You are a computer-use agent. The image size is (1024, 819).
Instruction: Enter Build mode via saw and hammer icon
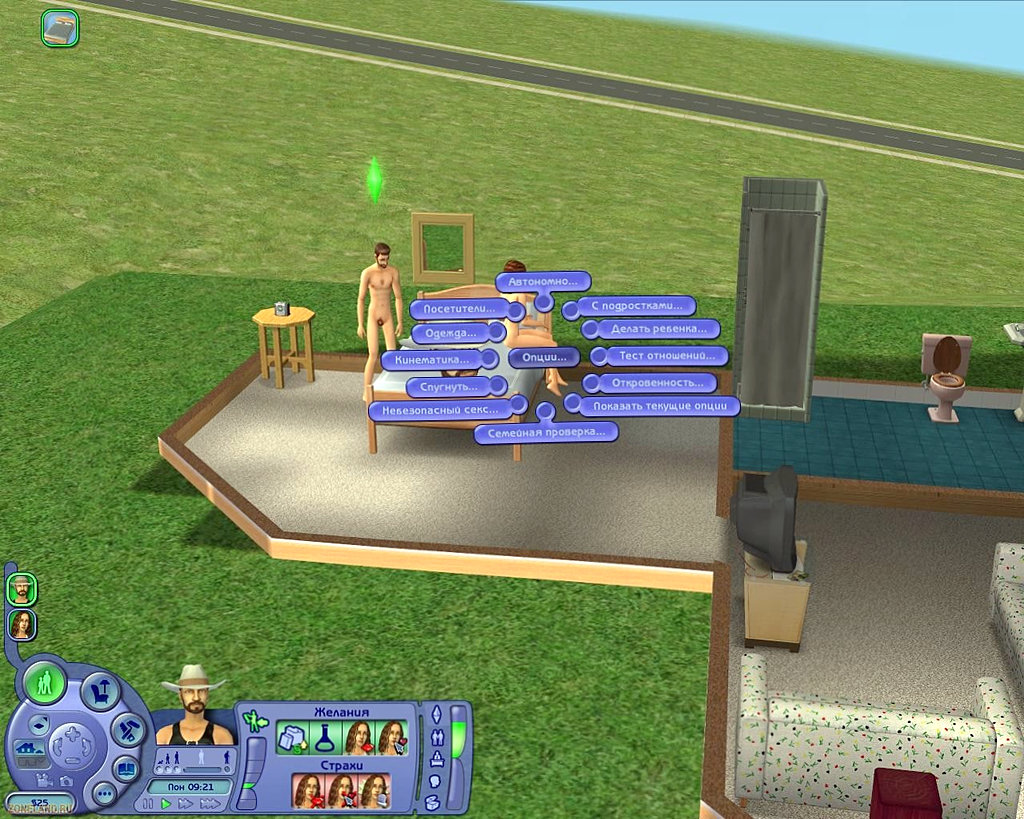coord(127,729)
